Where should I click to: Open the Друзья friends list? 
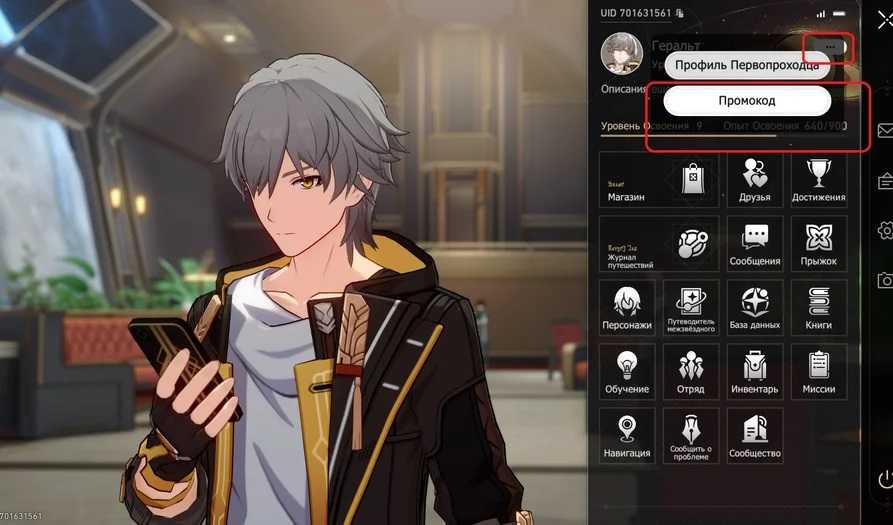[755, 180]
